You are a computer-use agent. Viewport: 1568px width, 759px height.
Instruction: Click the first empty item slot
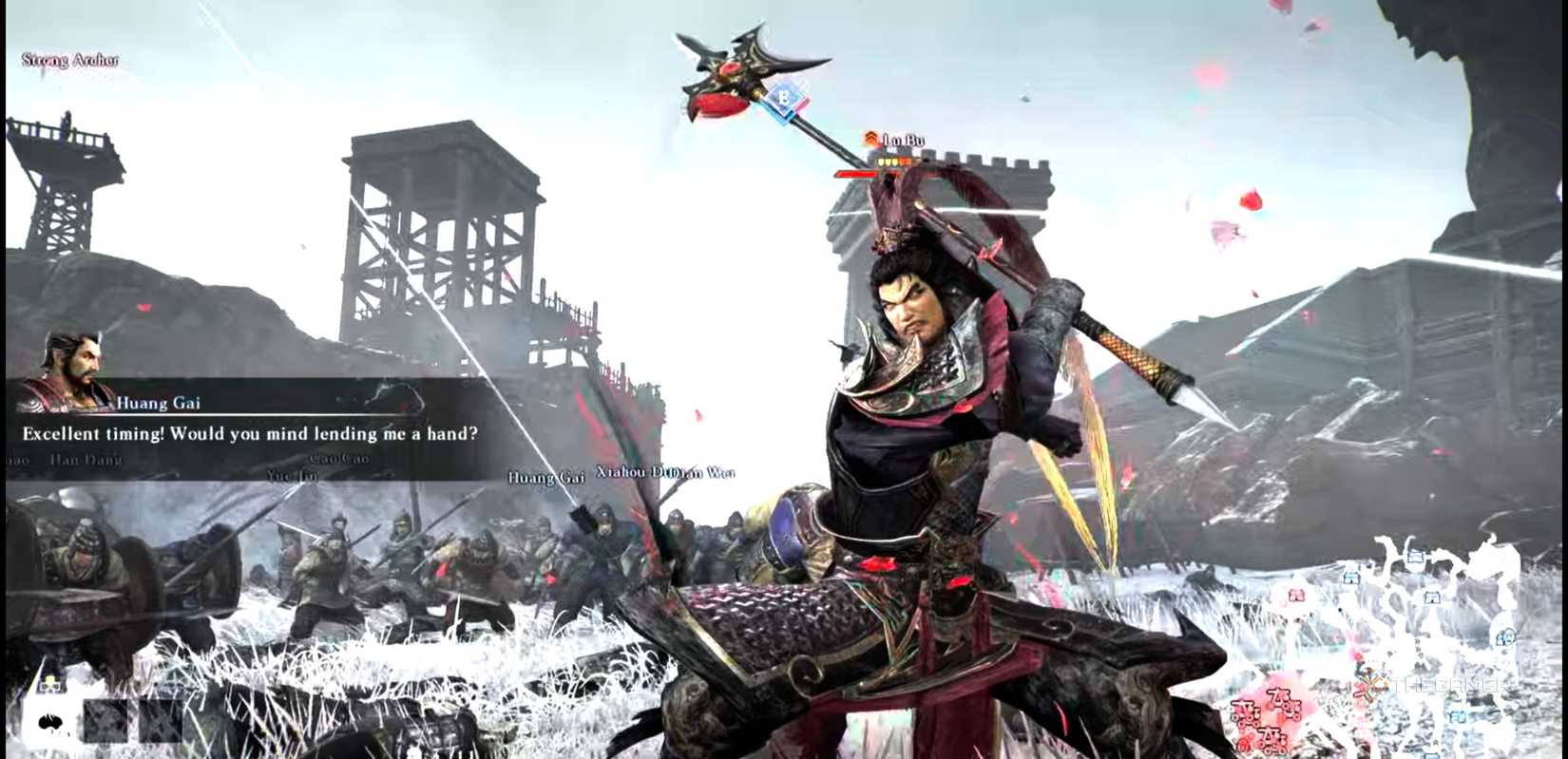tap(105, 721)
